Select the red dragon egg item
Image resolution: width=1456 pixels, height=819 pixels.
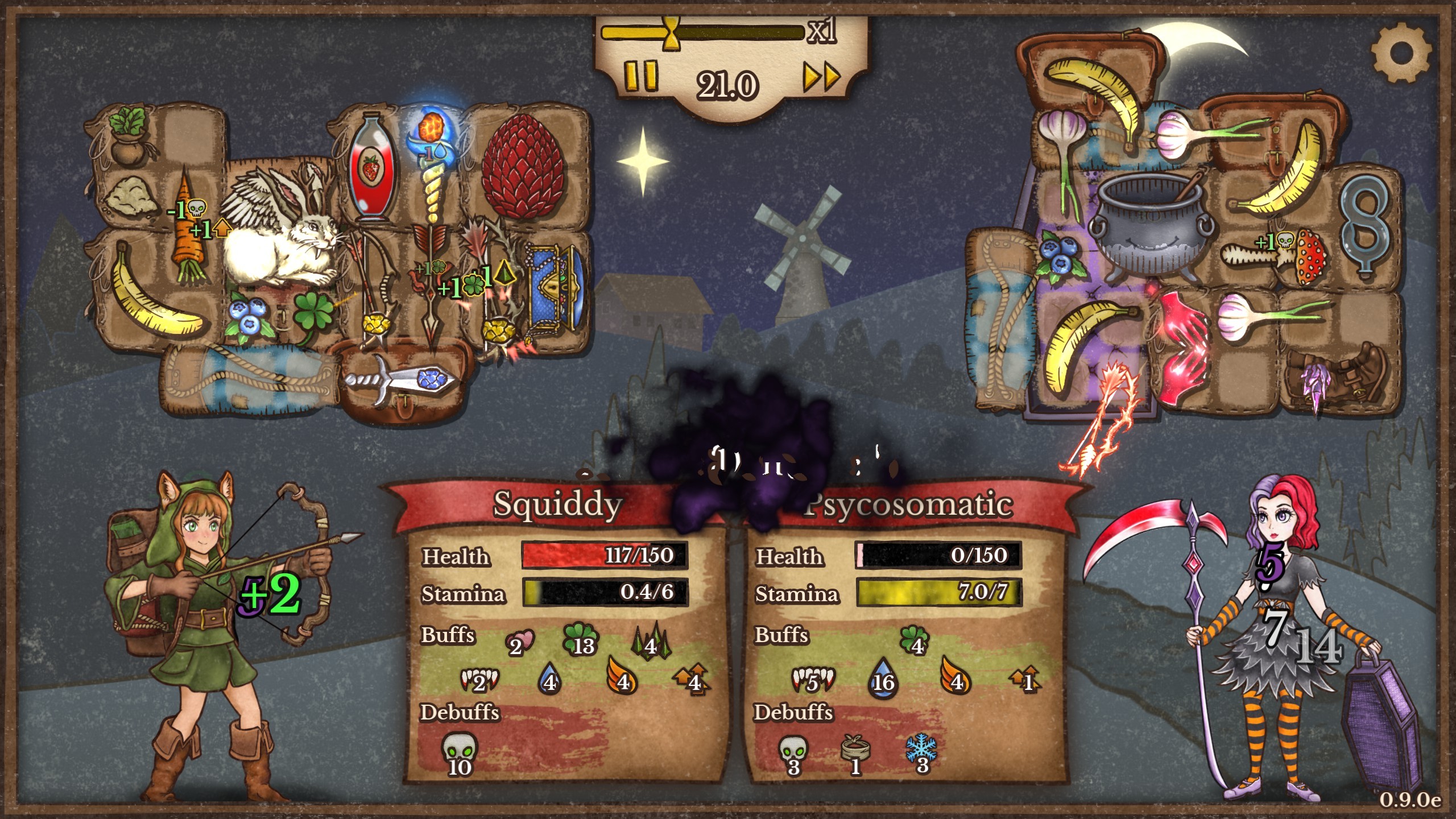522,167
